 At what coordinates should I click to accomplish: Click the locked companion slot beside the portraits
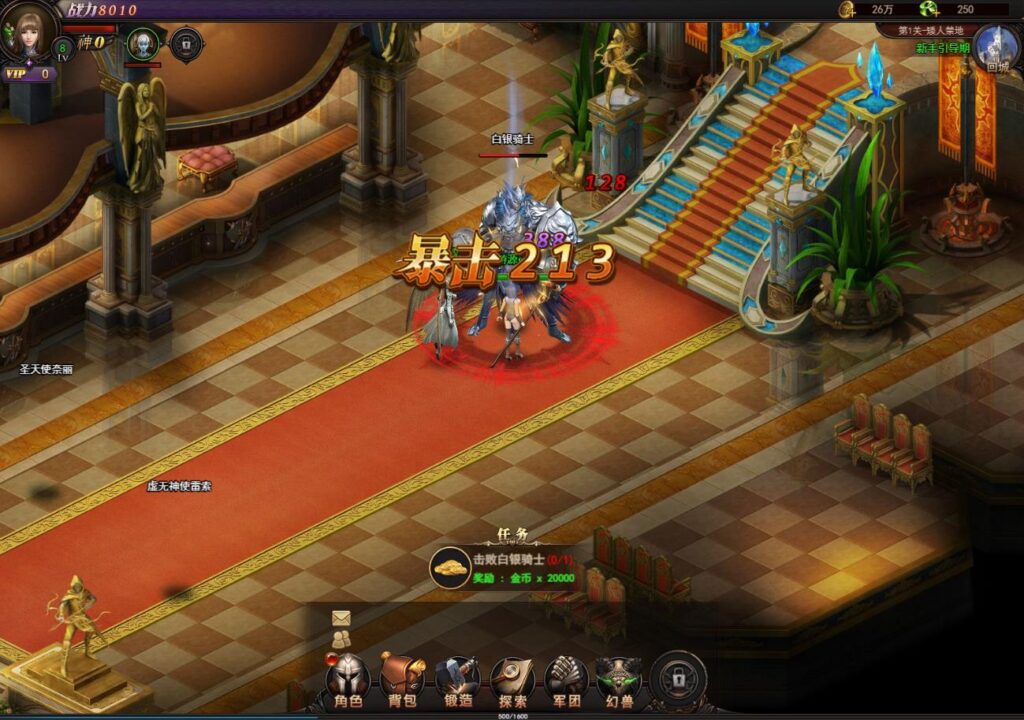(x=186, y=44)
